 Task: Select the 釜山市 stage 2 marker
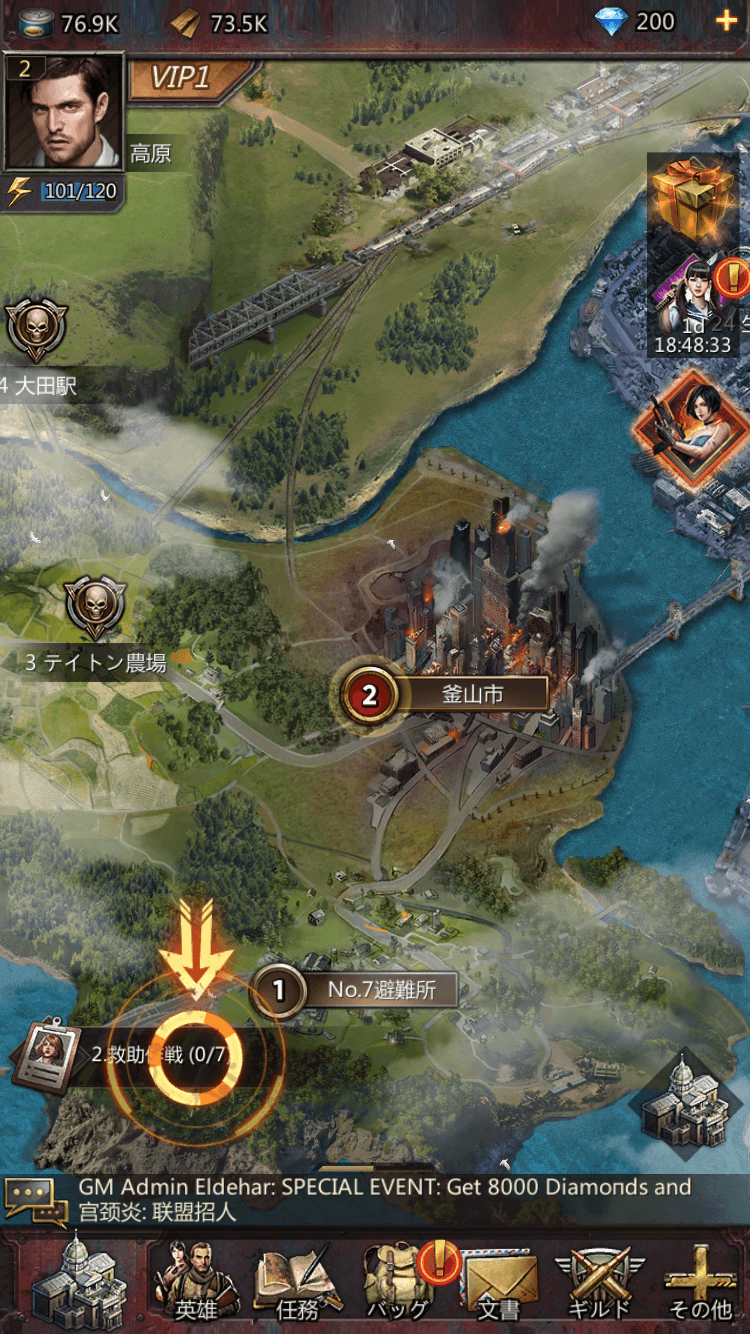click(370, 694)
